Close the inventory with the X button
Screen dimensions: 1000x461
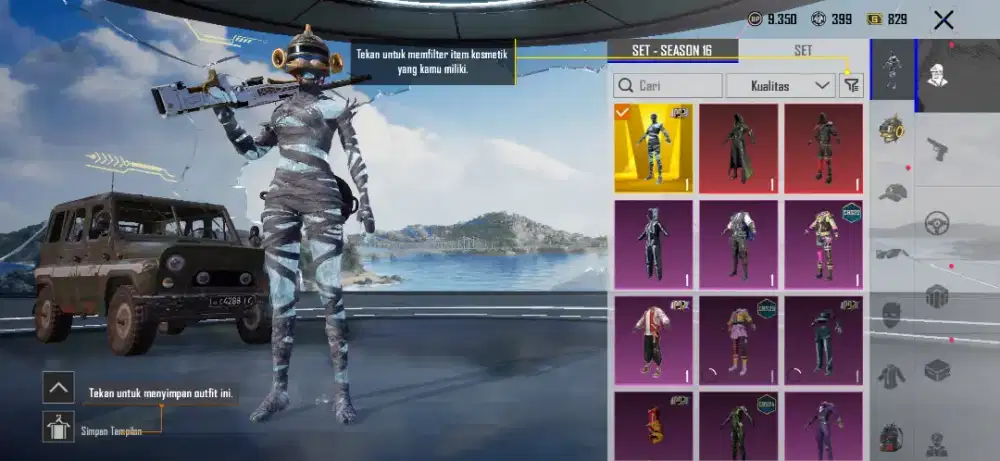(x=942, y=19)
